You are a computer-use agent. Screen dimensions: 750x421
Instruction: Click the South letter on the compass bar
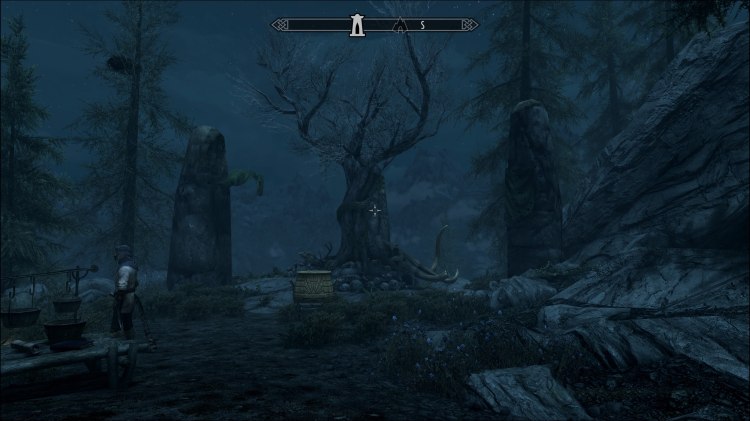click(x=422, y=24)
